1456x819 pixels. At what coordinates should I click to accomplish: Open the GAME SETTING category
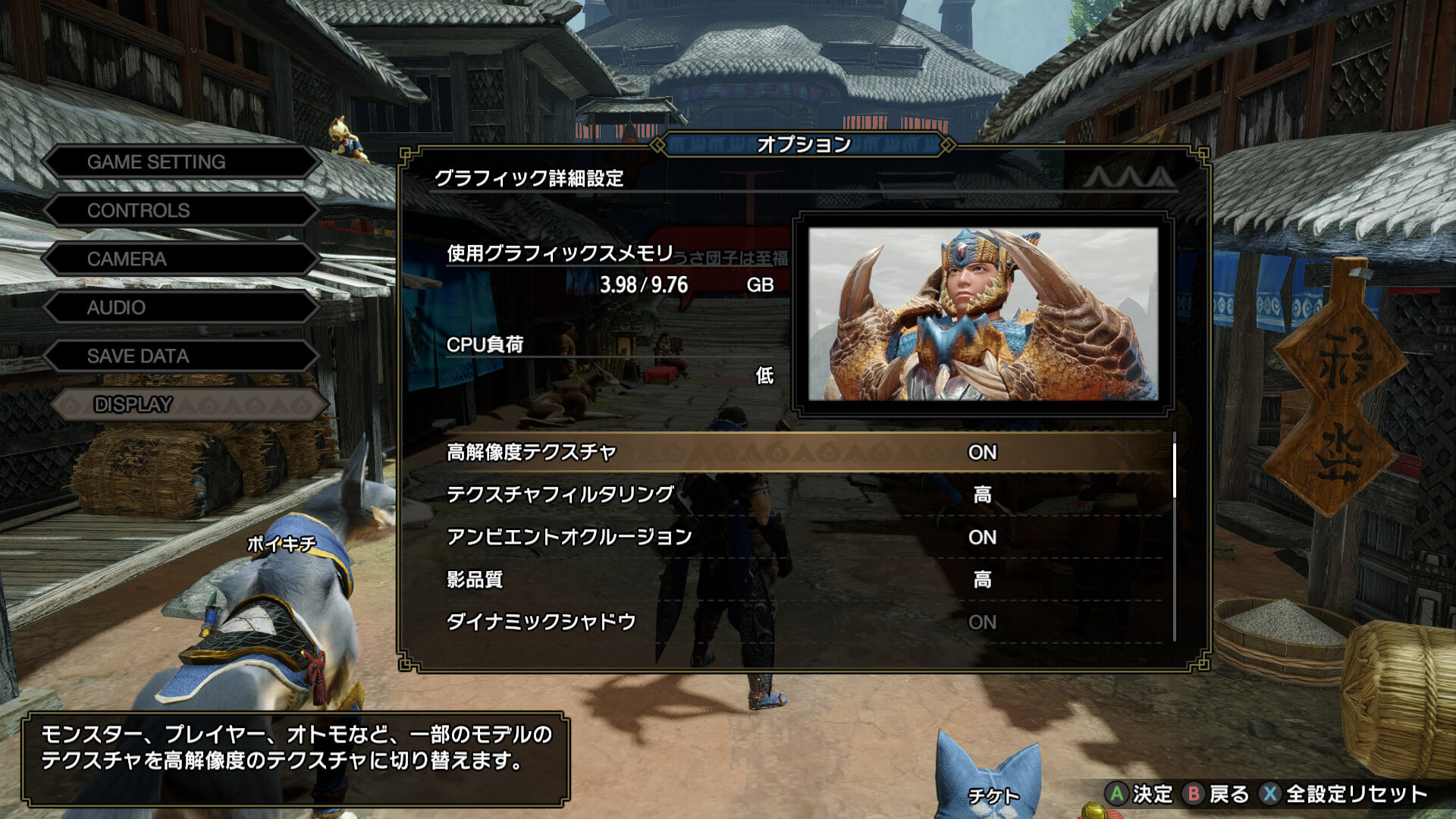[180, 162]
